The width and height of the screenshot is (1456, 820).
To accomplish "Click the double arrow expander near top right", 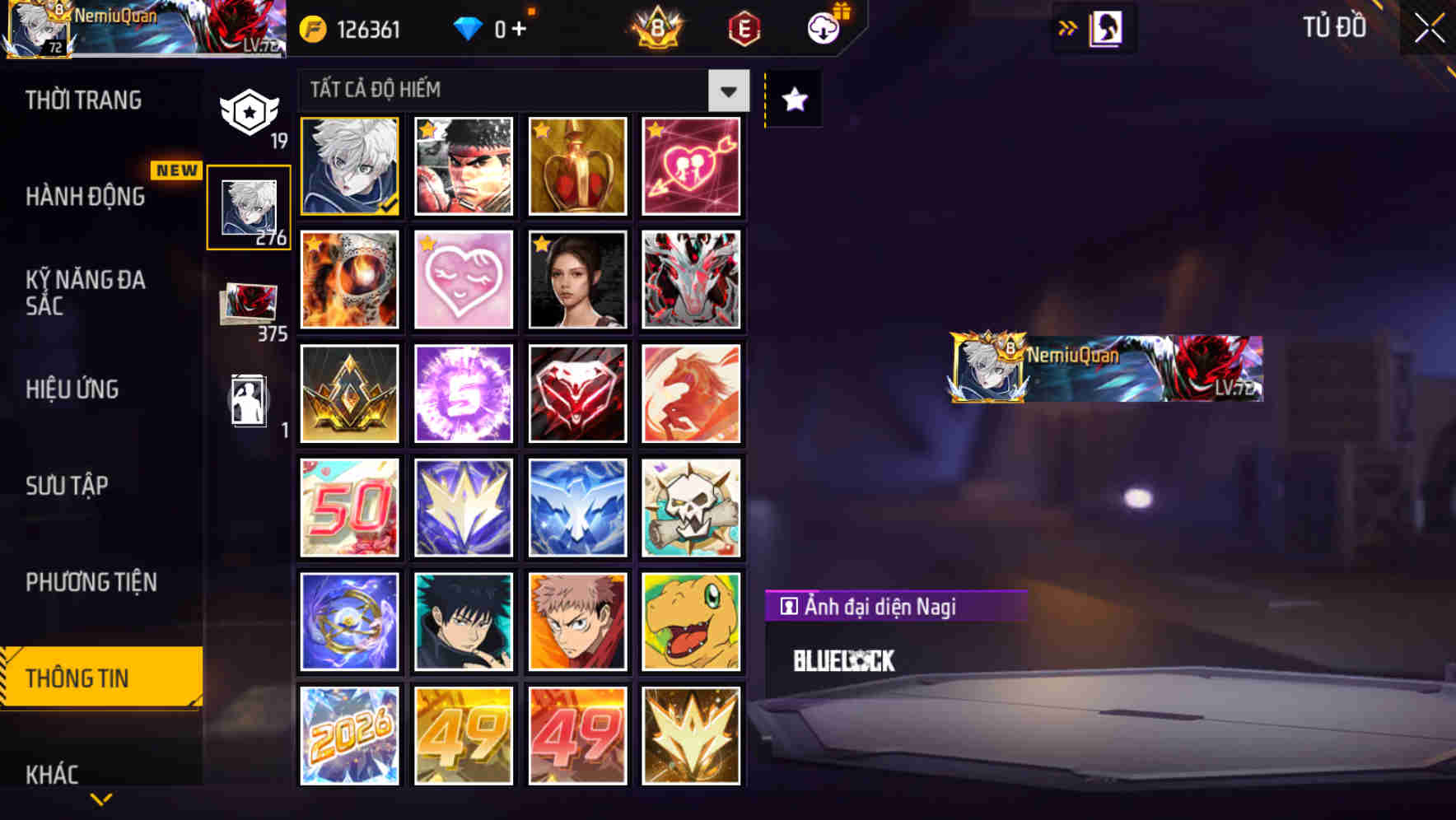I will 1067,27.
